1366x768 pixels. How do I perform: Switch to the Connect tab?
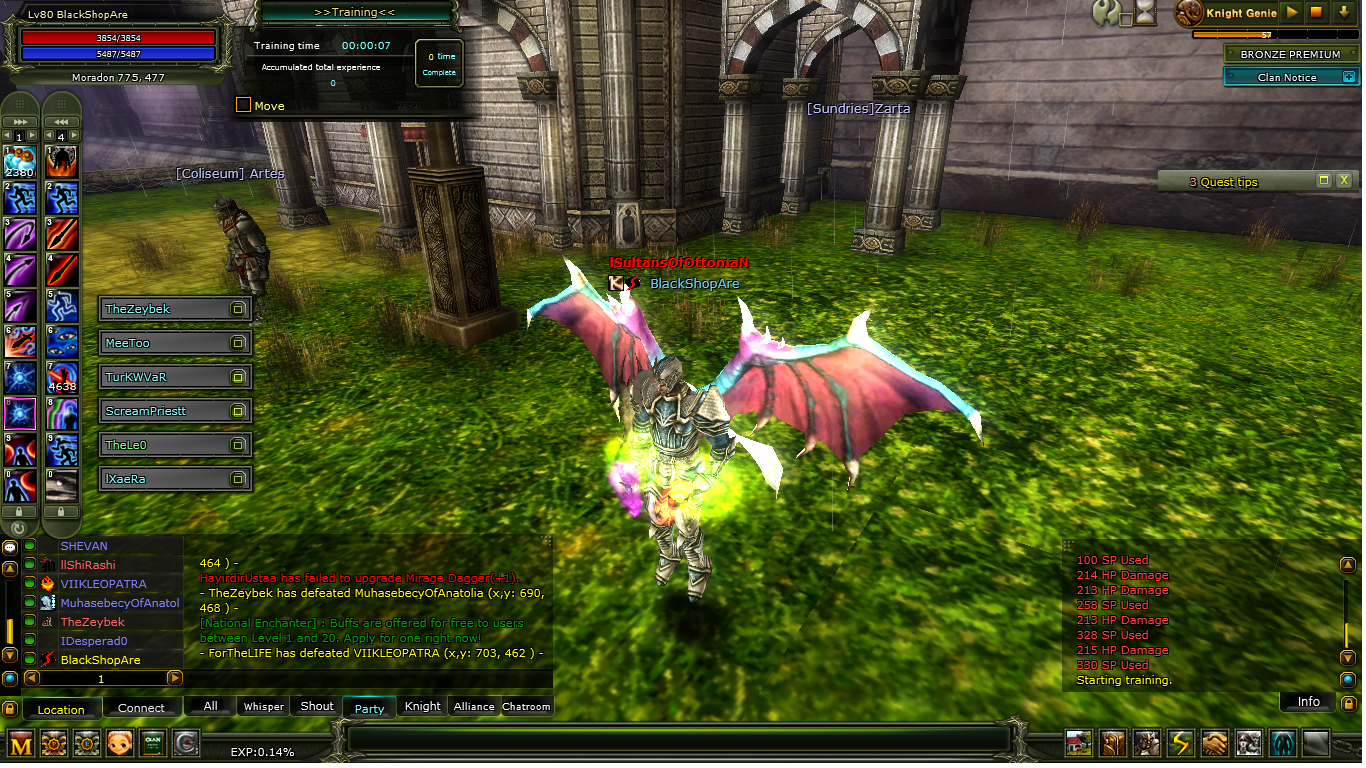click(x=141, y=708)
